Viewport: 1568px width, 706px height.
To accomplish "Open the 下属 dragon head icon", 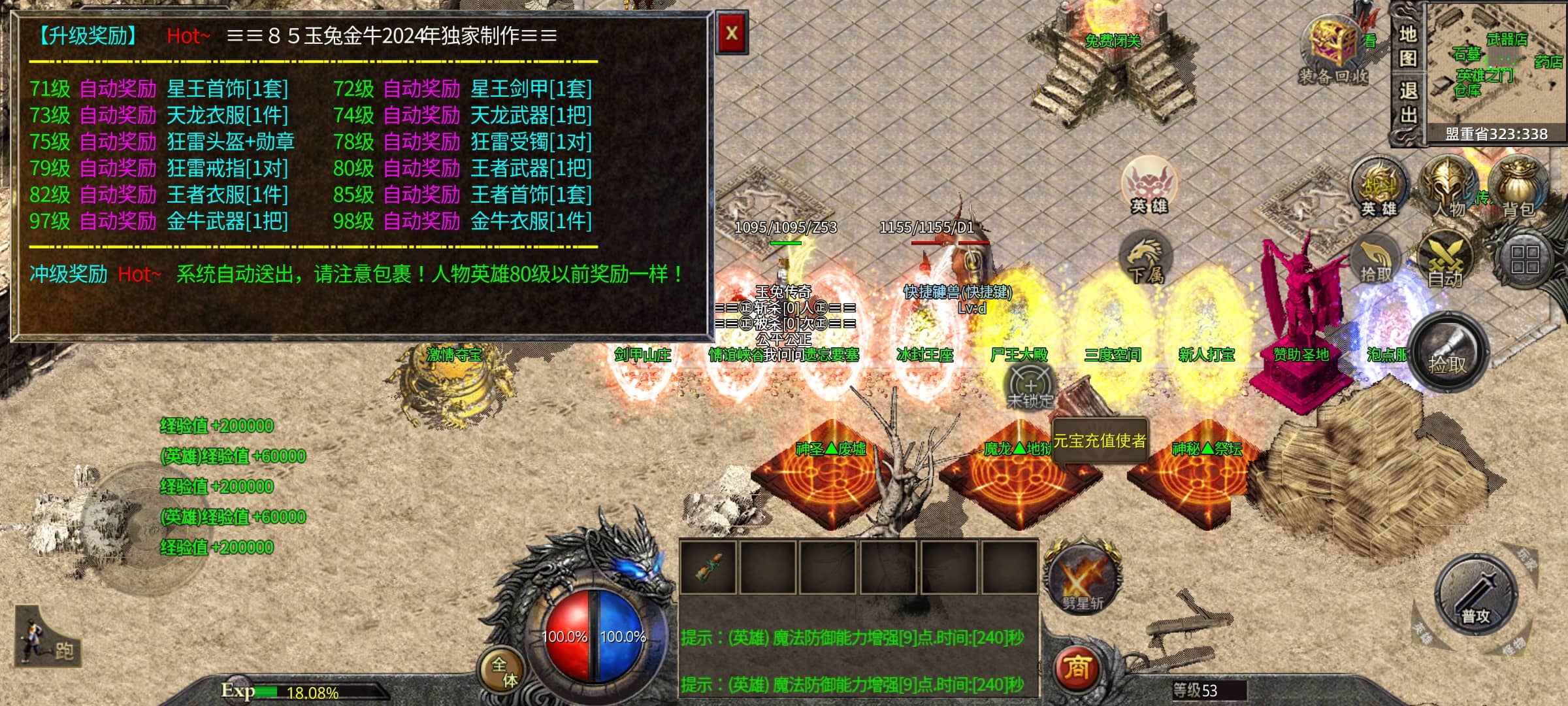I will [1146, 258].
